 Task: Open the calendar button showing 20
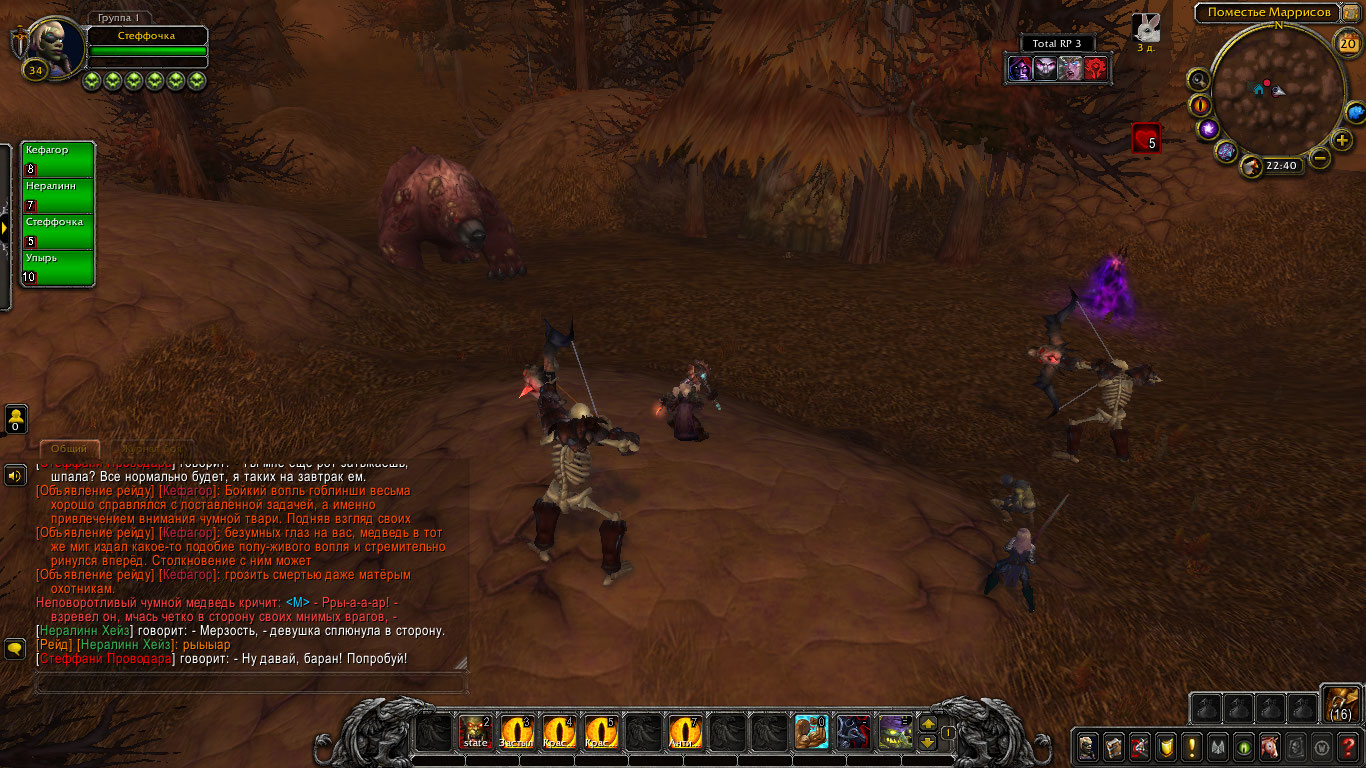(1347, 42)
